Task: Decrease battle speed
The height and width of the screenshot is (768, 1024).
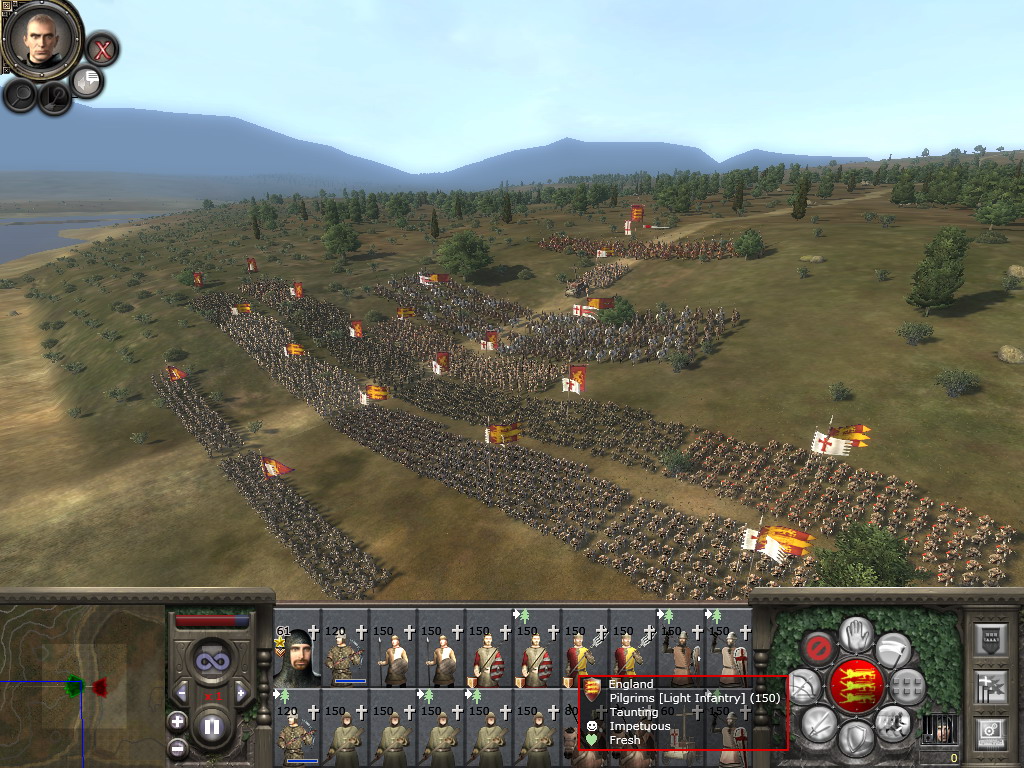Action: 183,692
